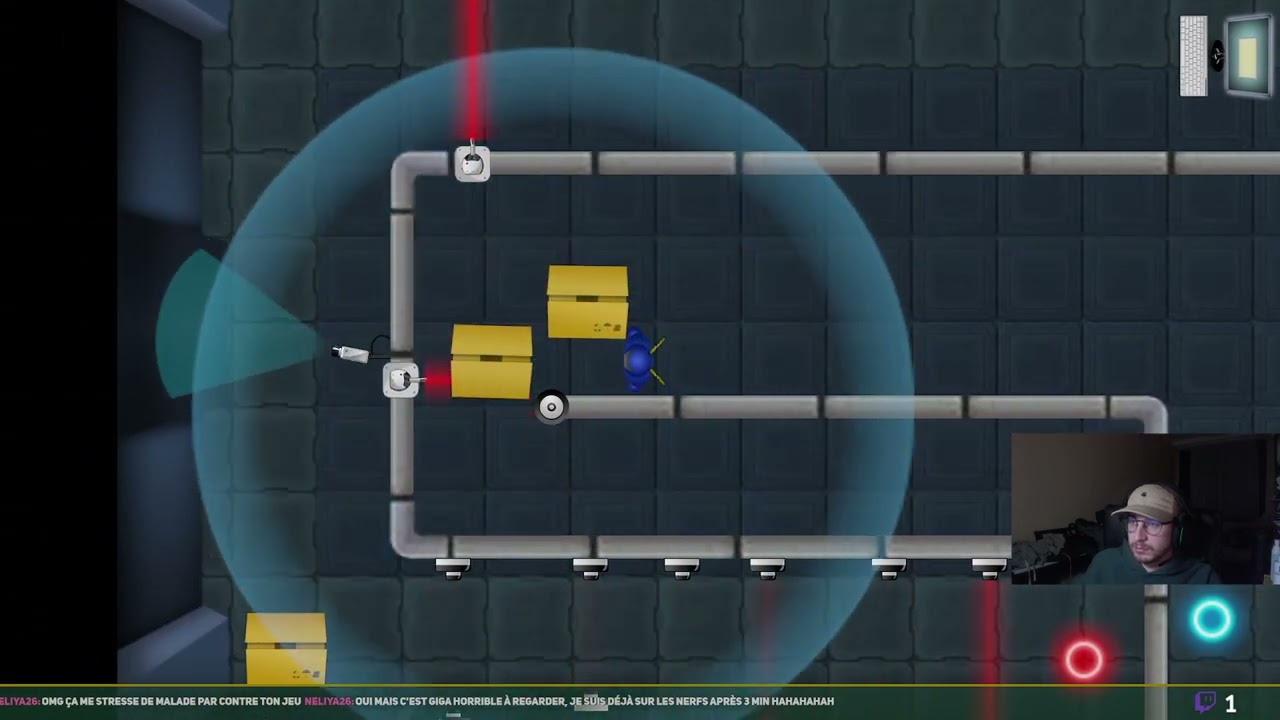
Task: Click the yellow crate at the bottom left
Action: coord(285,650)
